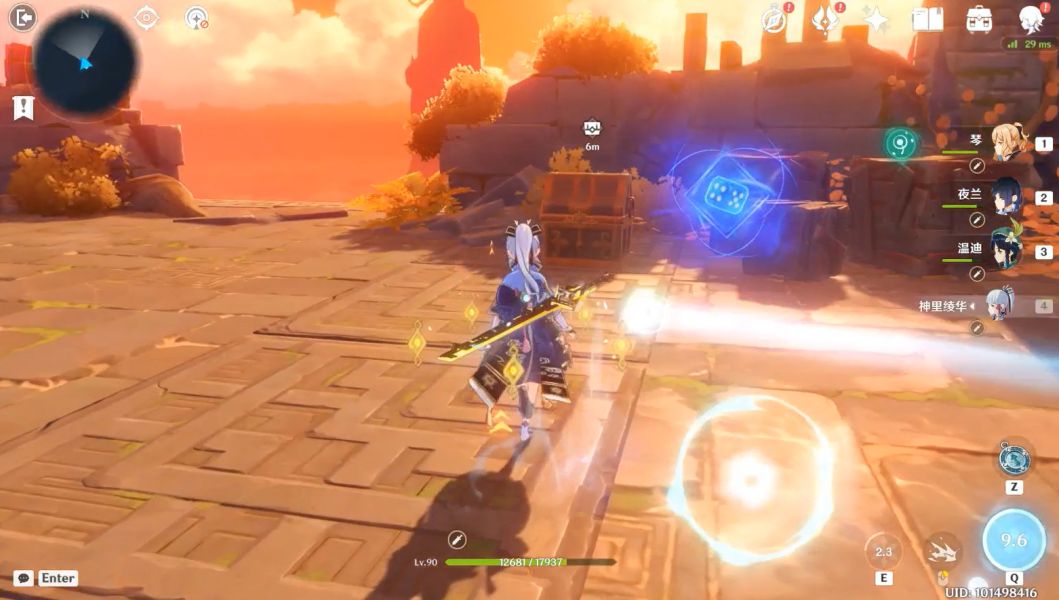The width and height of the screenshot is (1059, 600).
Task: Click the exit door icon
Action: [x=21, y=17]
